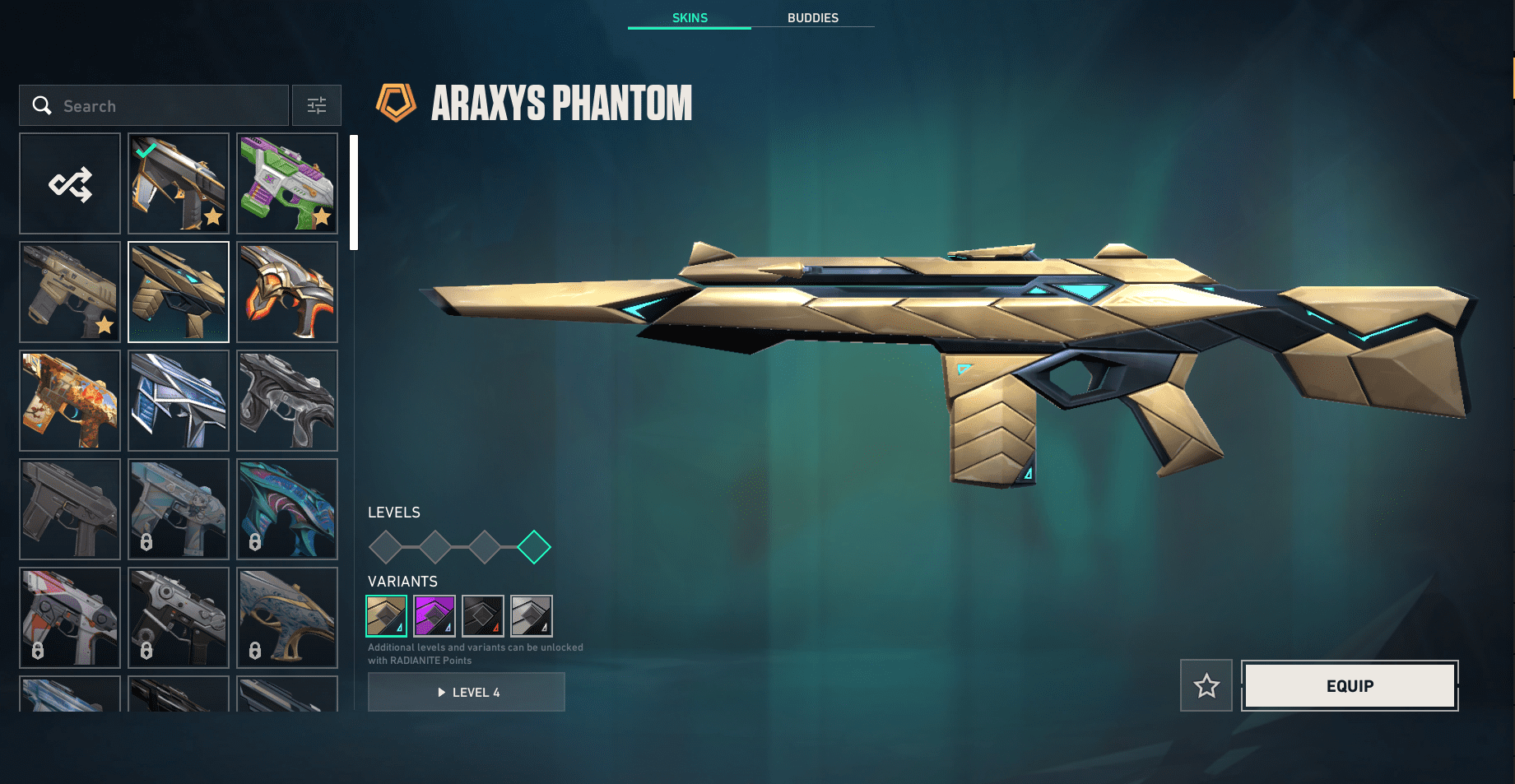This screenshot has height=784, width=1515.
Task: Open the skin filter options
Action: pyautogui.click(x=317, y=106)
